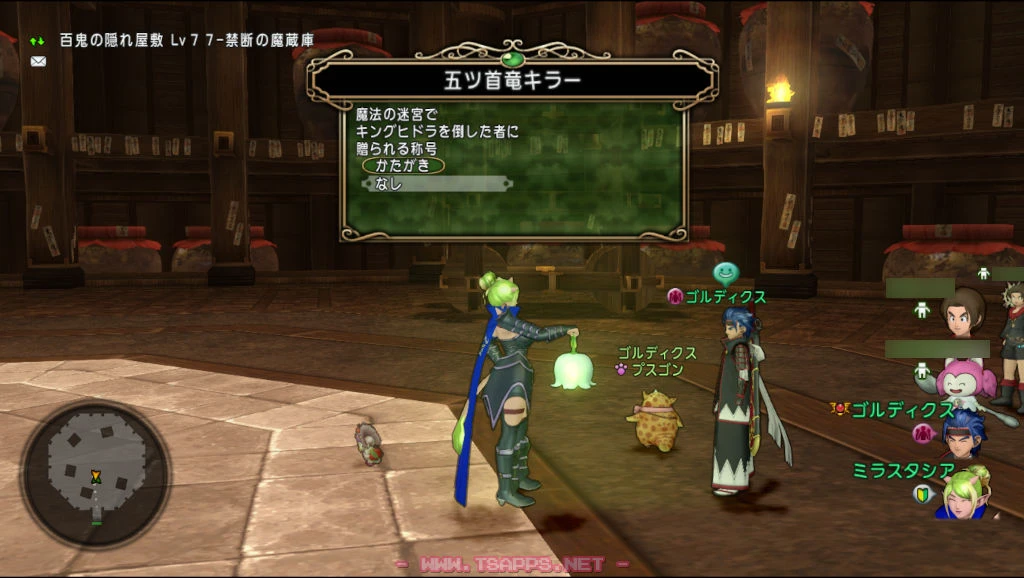Open the mail envelope icon
The height and width of the screenshot is (578, 1024).
pos(38,61)
